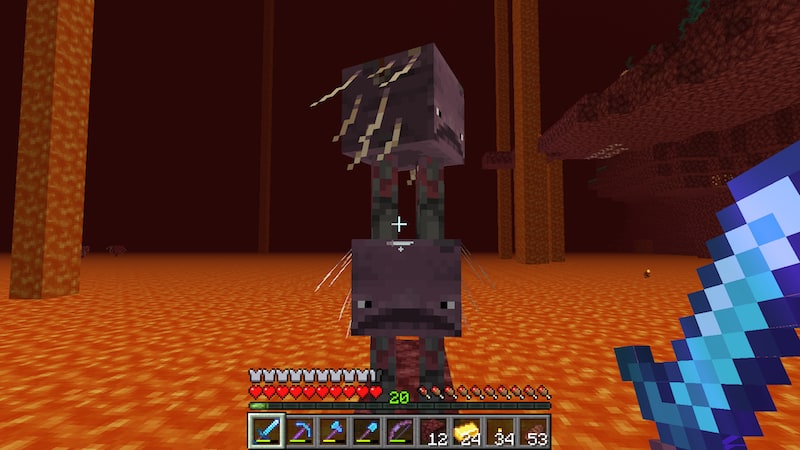Pick the gold ingot stack of 24
Image resolution: width=800 pixels, height=450 pixels.
coord(466,431)
